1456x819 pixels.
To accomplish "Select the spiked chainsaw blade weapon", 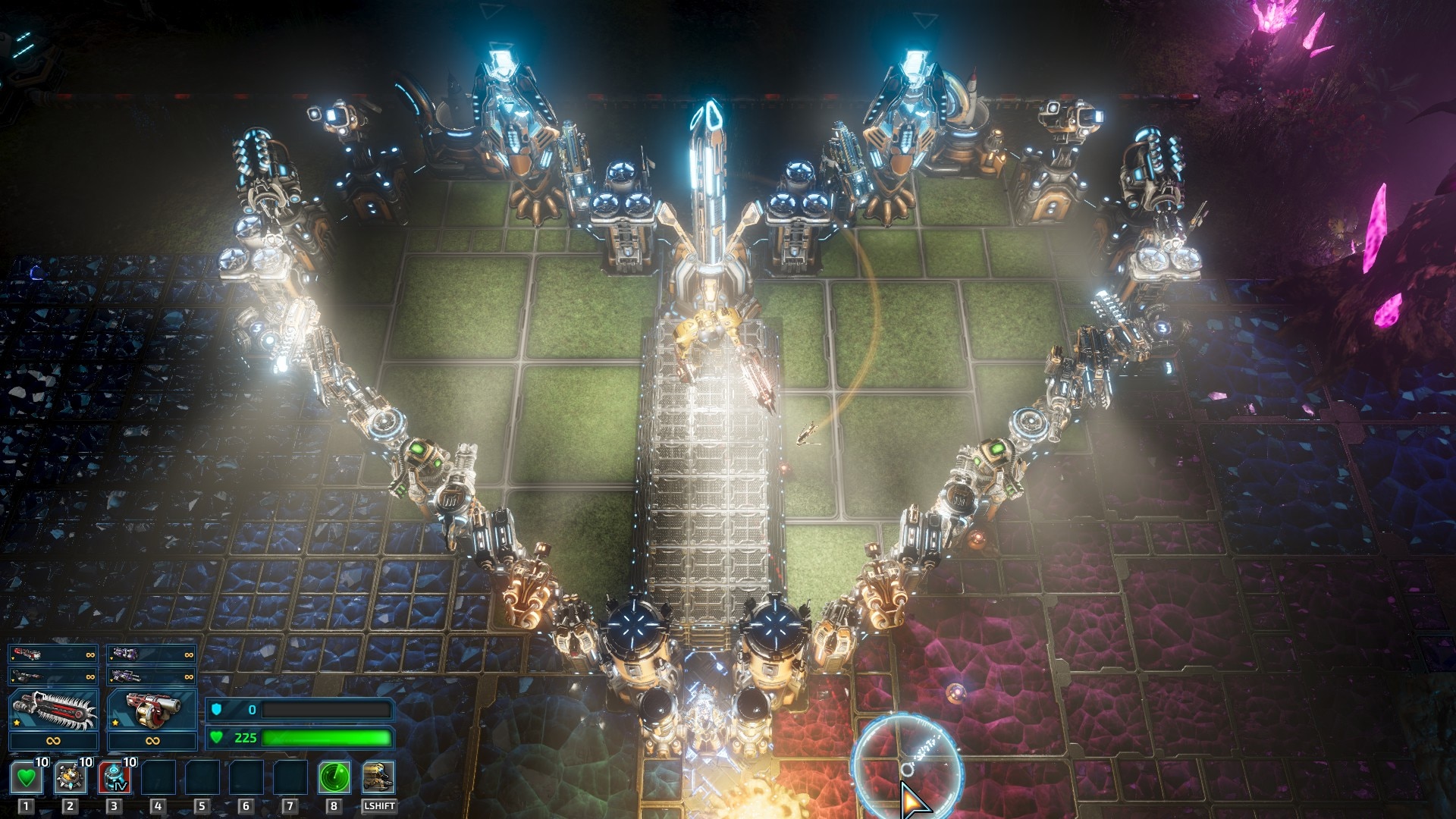I will click(53, 711).
